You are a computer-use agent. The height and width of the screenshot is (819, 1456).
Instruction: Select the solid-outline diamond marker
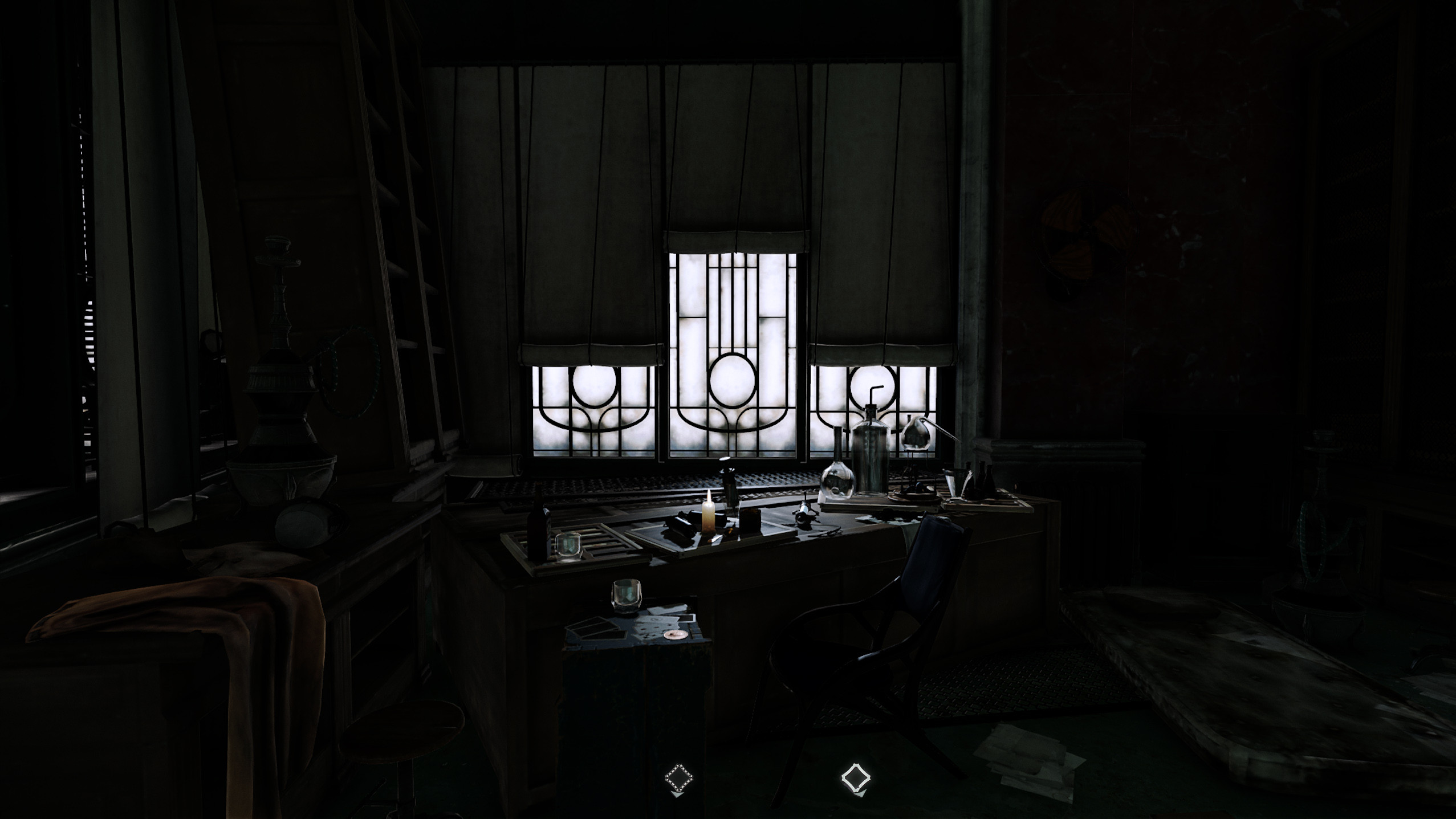pyautogui.click(x=855, y=777)
